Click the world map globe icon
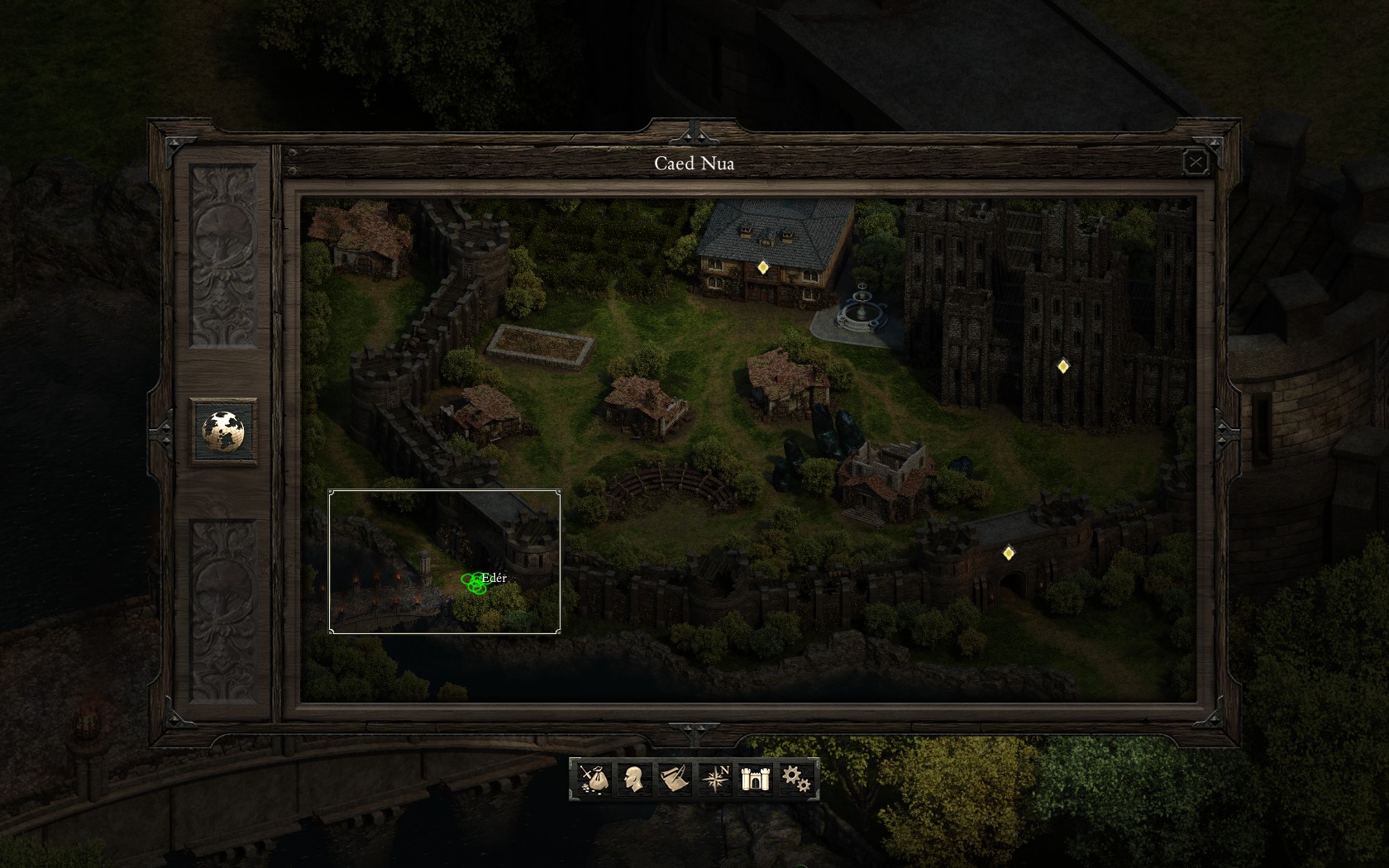1389x868 pixels. (x=222, y=430)
